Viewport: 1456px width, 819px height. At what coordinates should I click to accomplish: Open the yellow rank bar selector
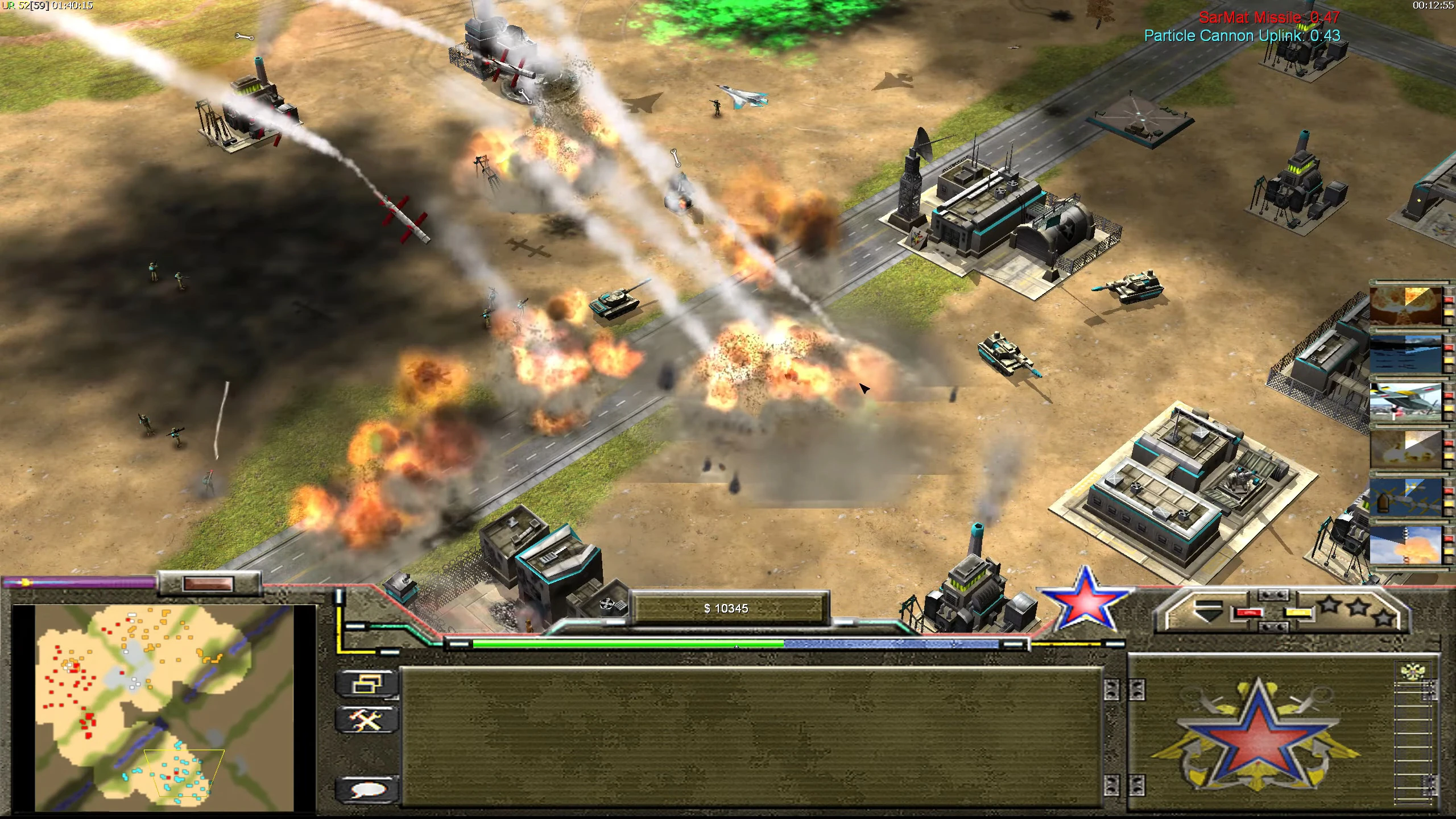tap(1297, 614)
